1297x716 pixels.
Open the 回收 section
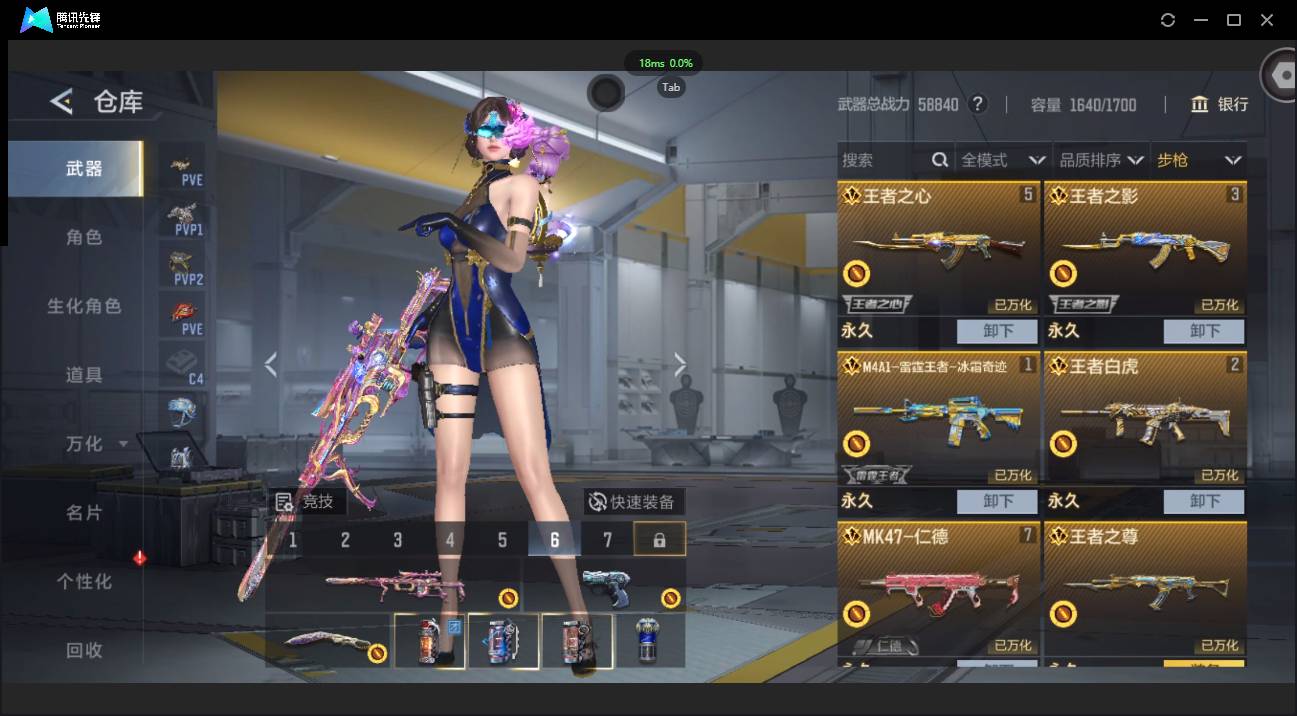(x=84, y=650)
